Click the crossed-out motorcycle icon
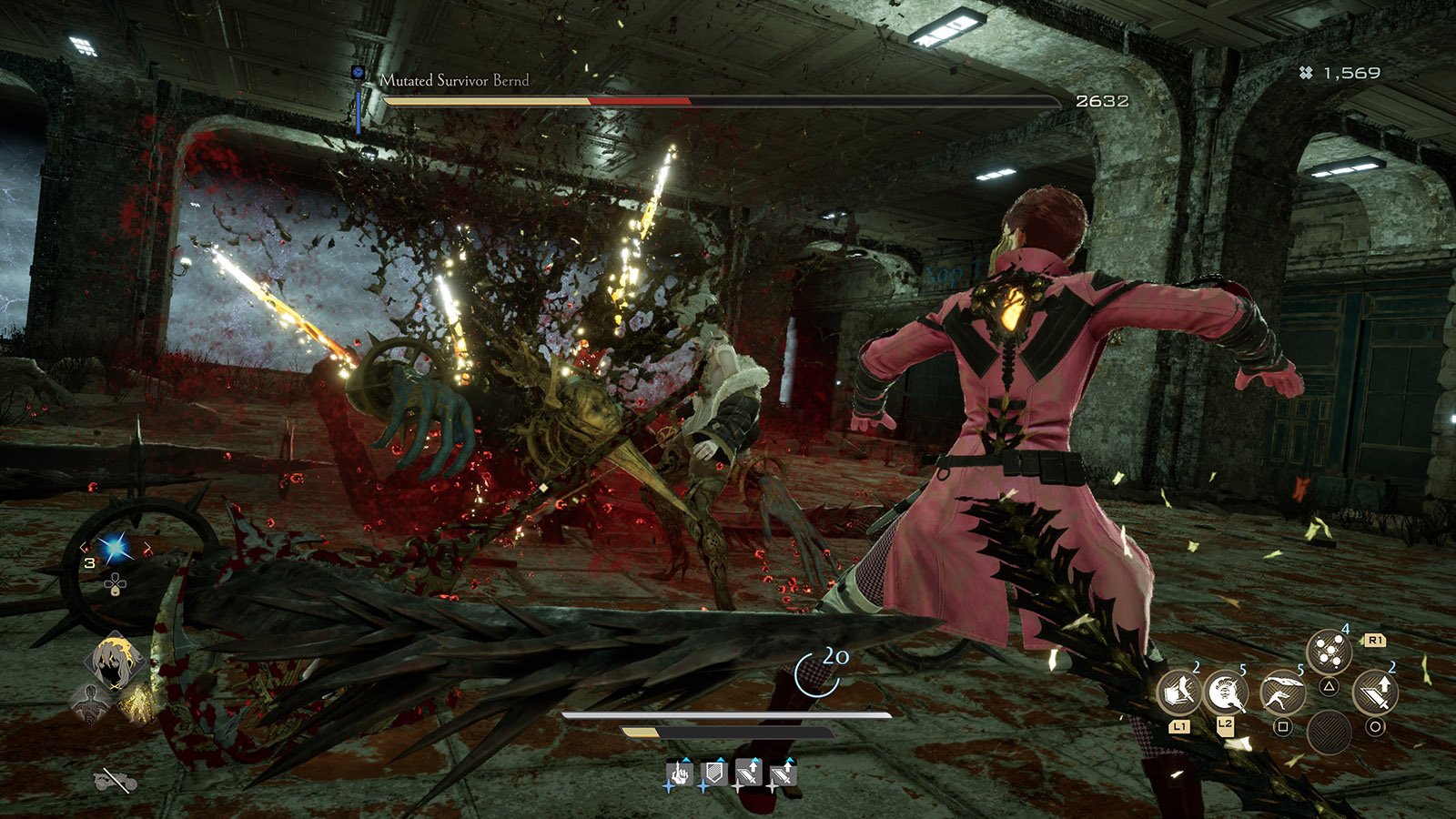 click(x=116, y=779)
